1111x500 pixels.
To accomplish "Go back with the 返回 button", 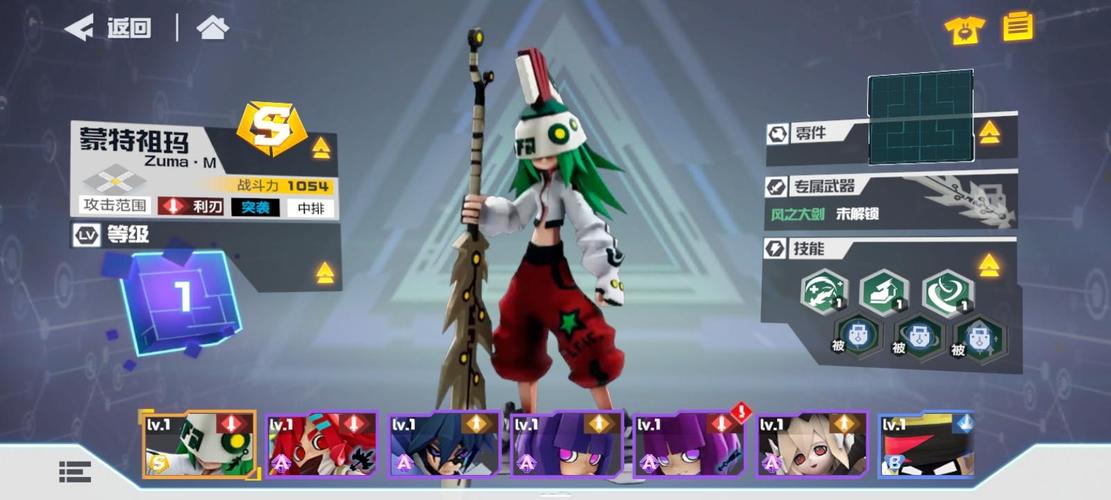I will (x=108, y=28).
